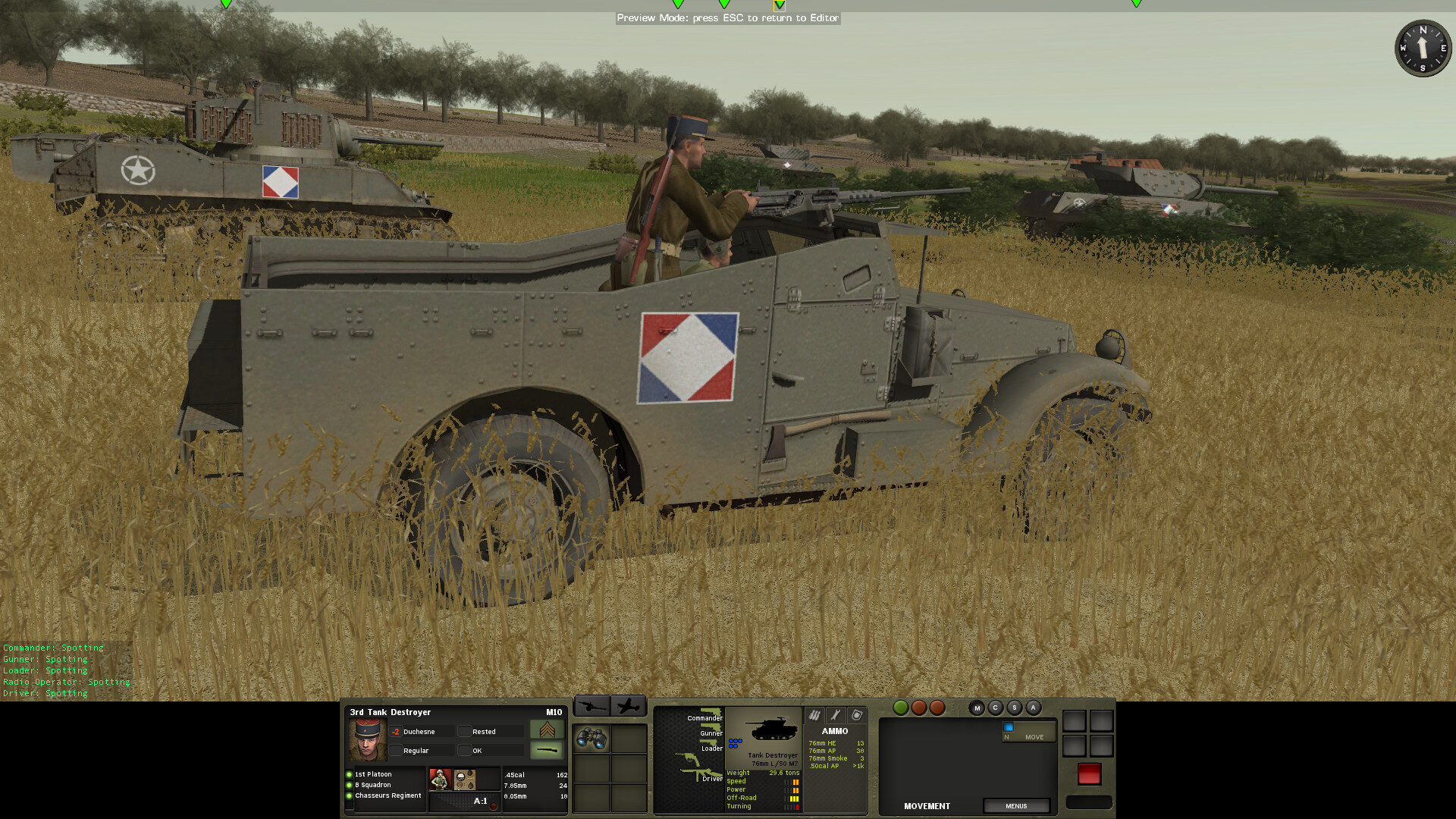Select the binoculars spotting icon
Image resolution: width=1456 pixels, height=819 pixels.
591,738
